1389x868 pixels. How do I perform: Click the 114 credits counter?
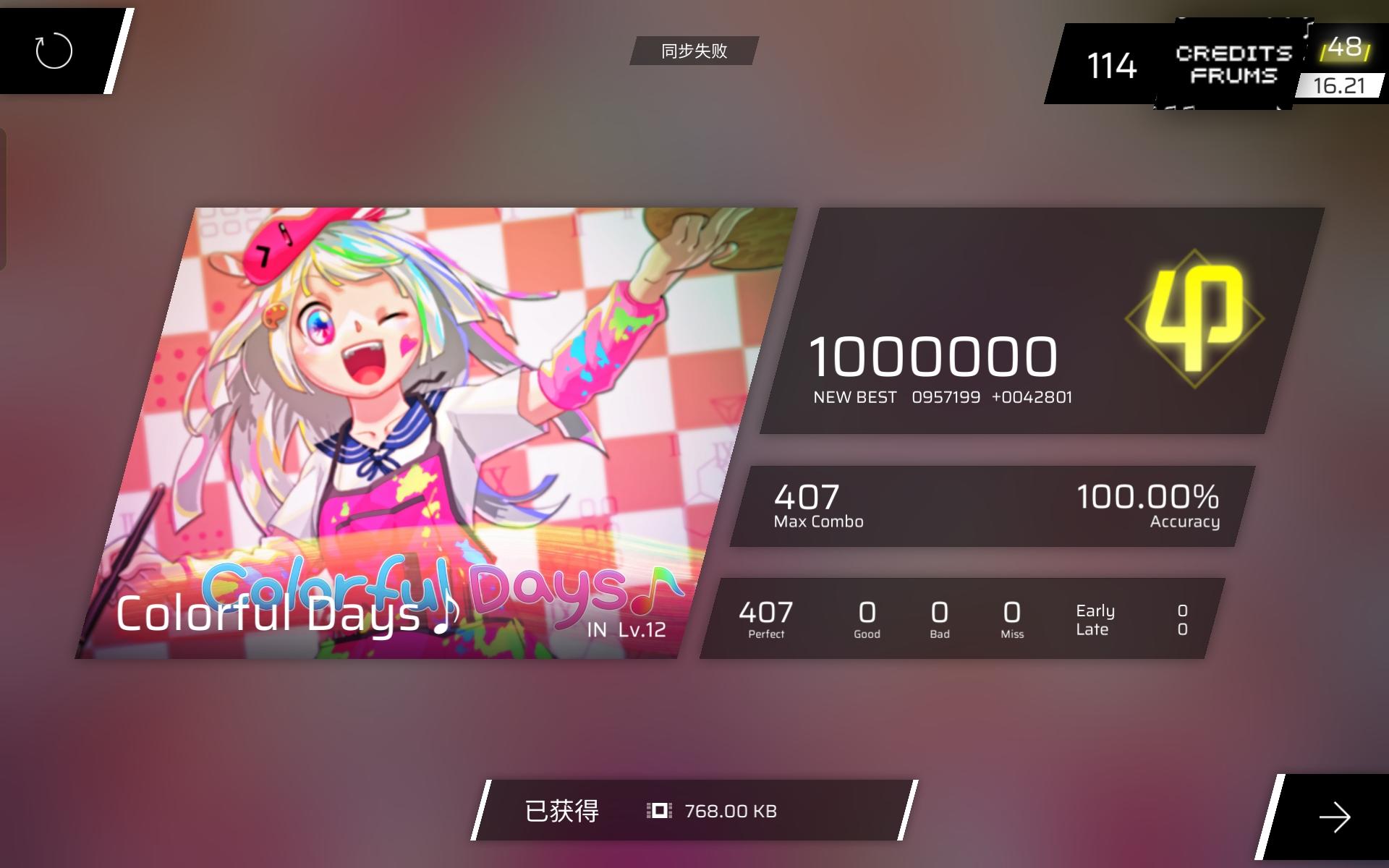[1112, 65]
